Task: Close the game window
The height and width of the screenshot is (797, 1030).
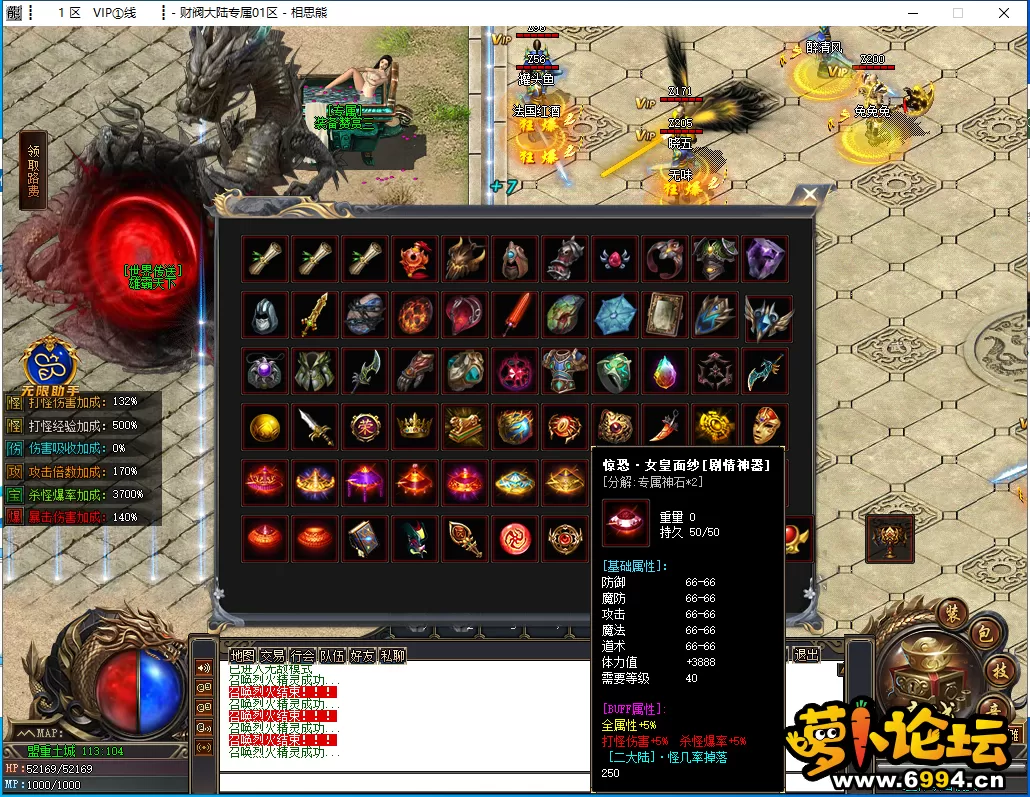Action: click(x=1004, y=13)
